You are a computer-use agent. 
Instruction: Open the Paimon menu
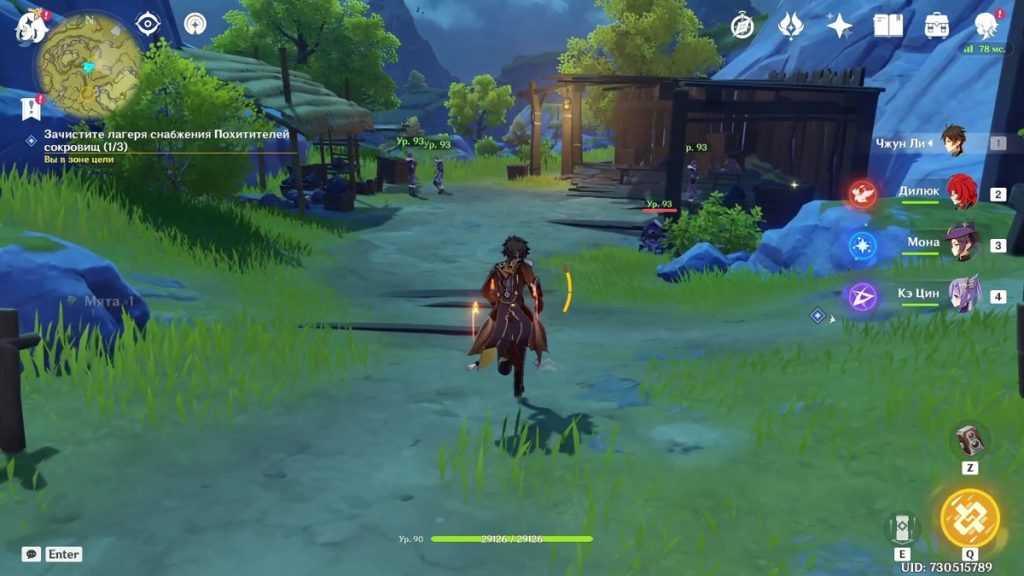[x=30, y=27]
